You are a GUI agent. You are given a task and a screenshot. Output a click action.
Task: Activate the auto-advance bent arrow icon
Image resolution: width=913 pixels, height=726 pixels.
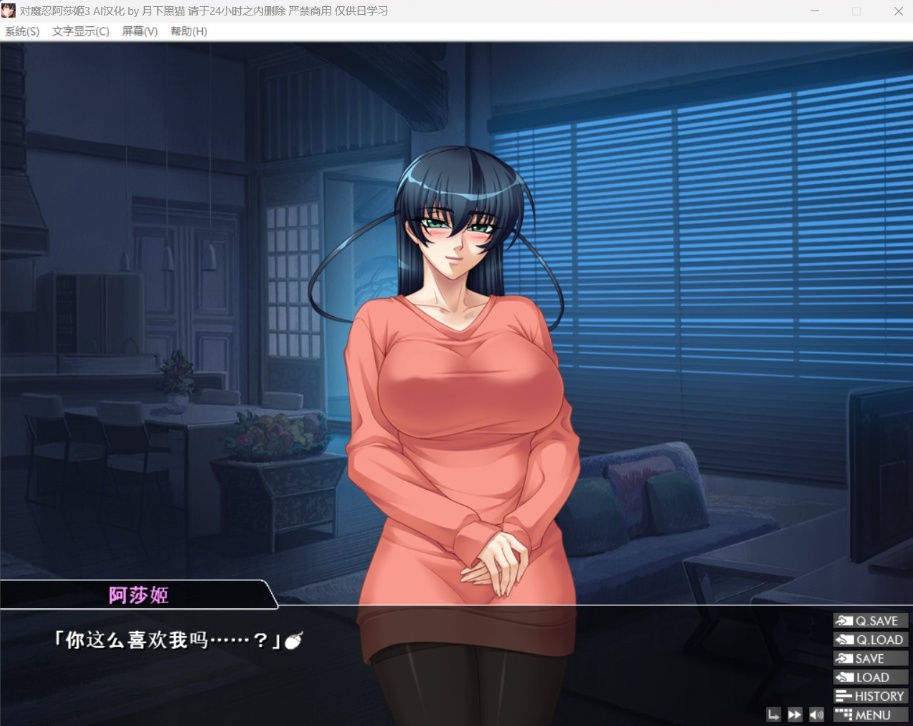coord(774,715)
